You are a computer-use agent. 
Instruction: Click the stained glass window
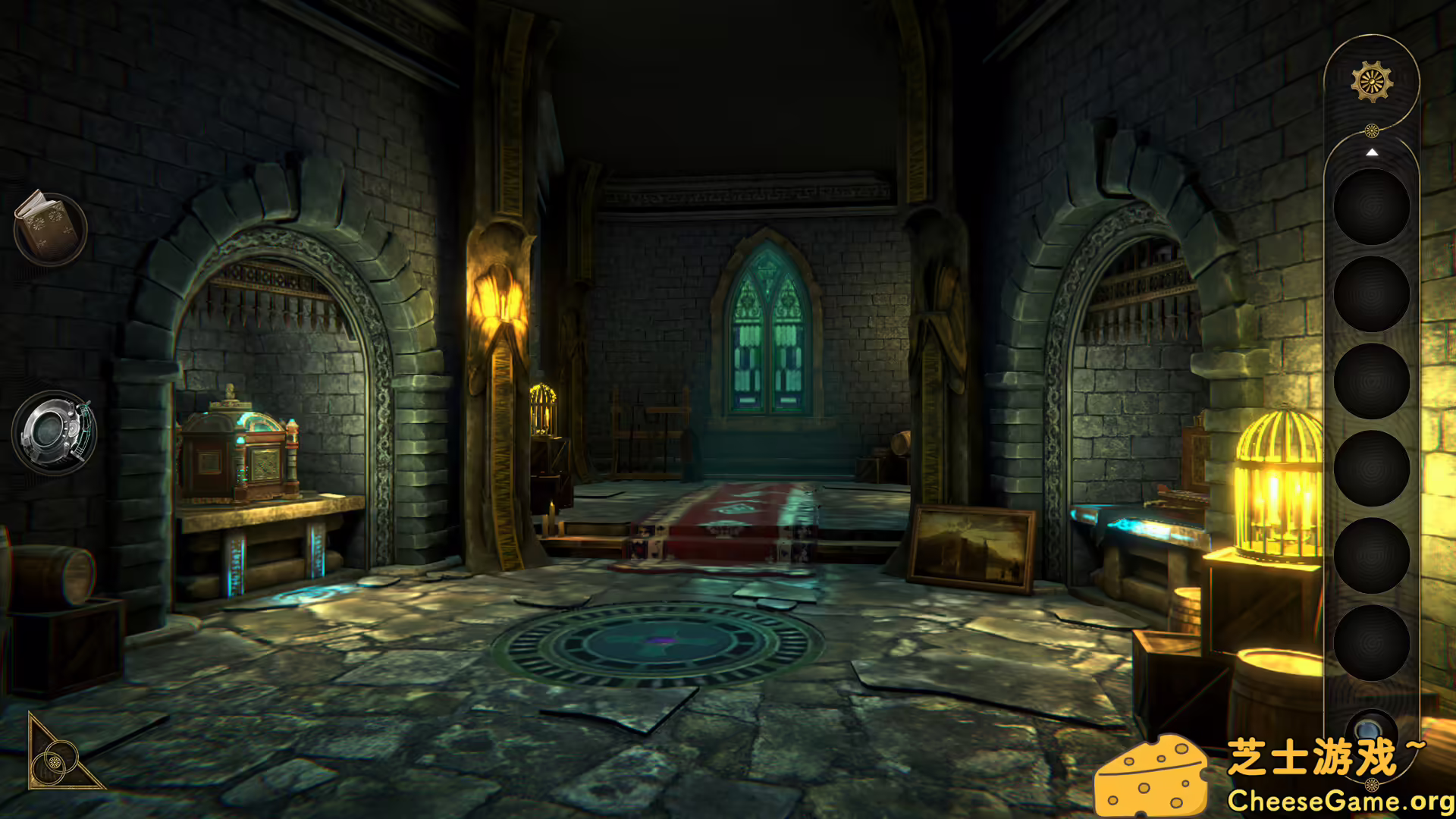click(x=764, y=334)
